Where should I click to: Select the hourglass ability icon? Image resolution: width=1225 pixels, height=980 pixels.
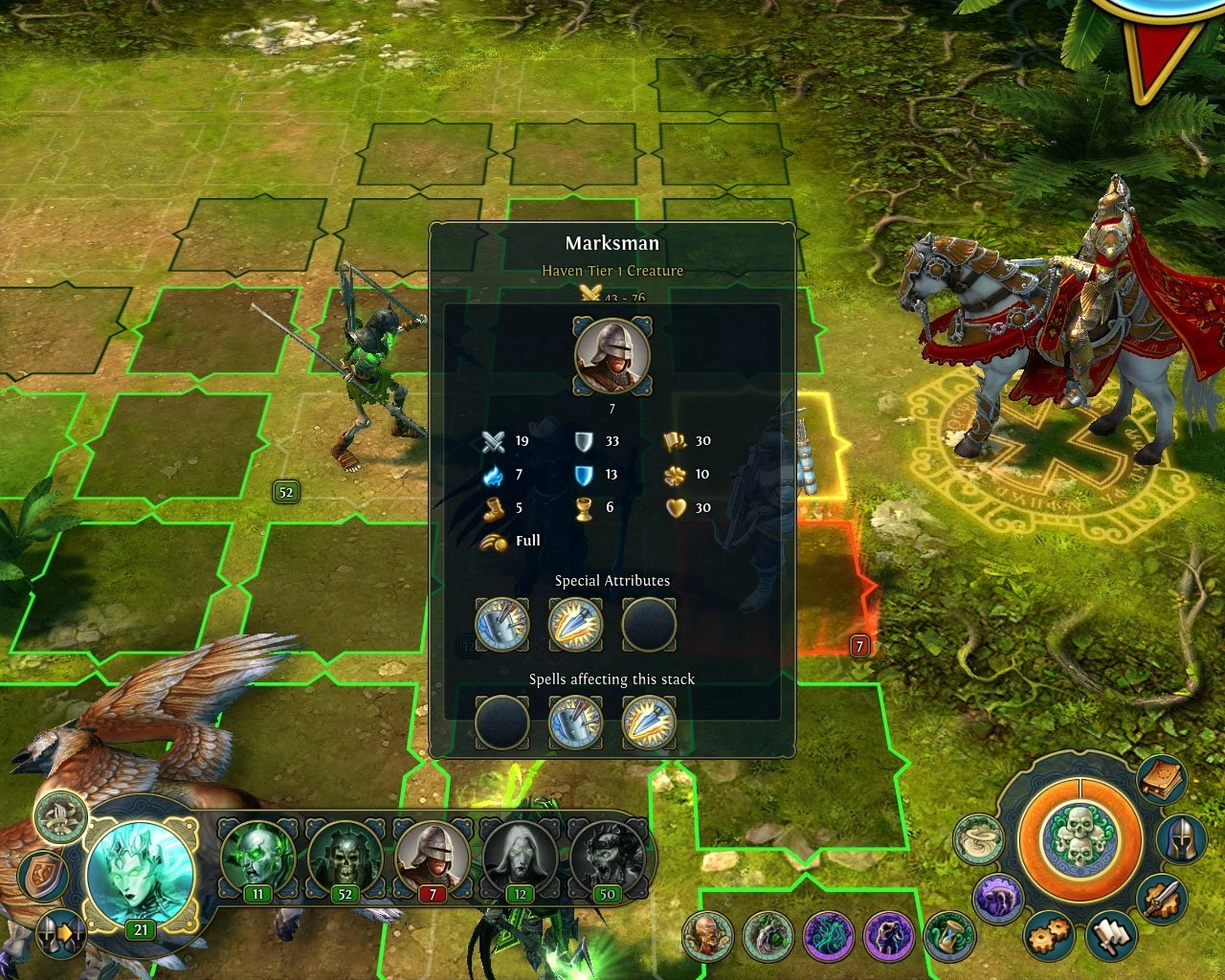[x=950, y=936]
